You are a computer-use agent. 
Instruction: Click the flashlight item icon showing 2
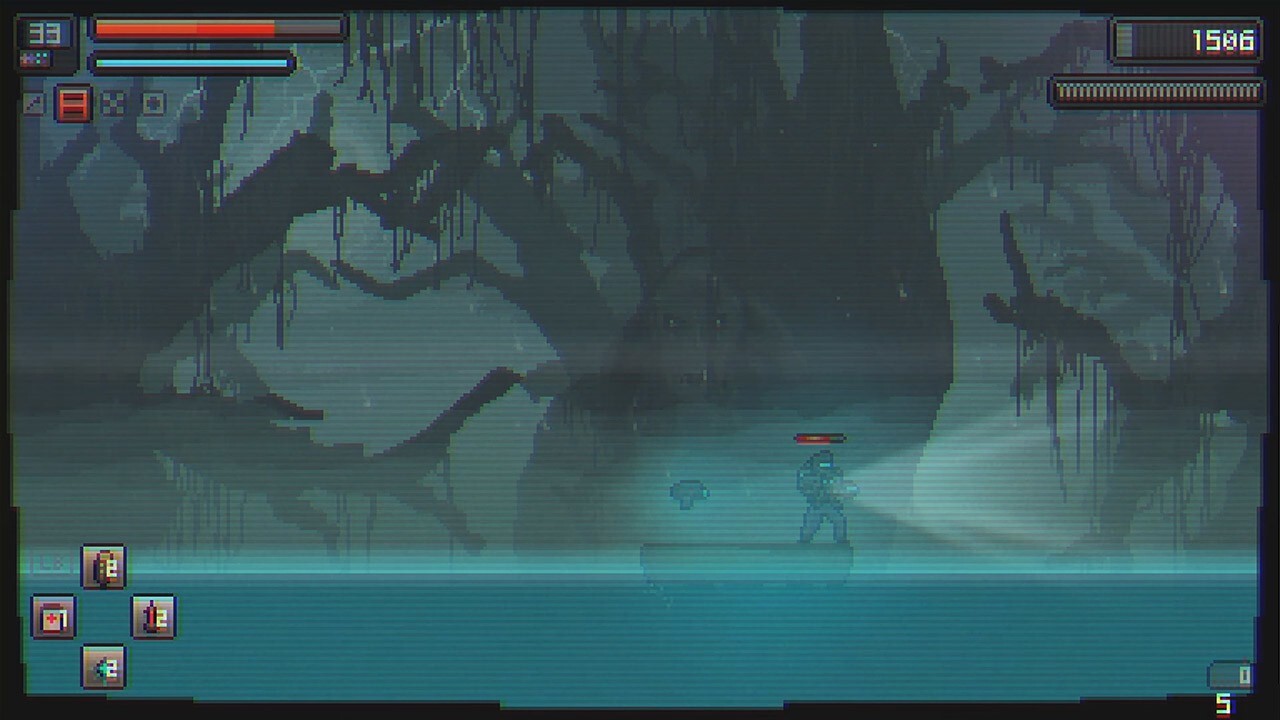click(x=104, y=566)
